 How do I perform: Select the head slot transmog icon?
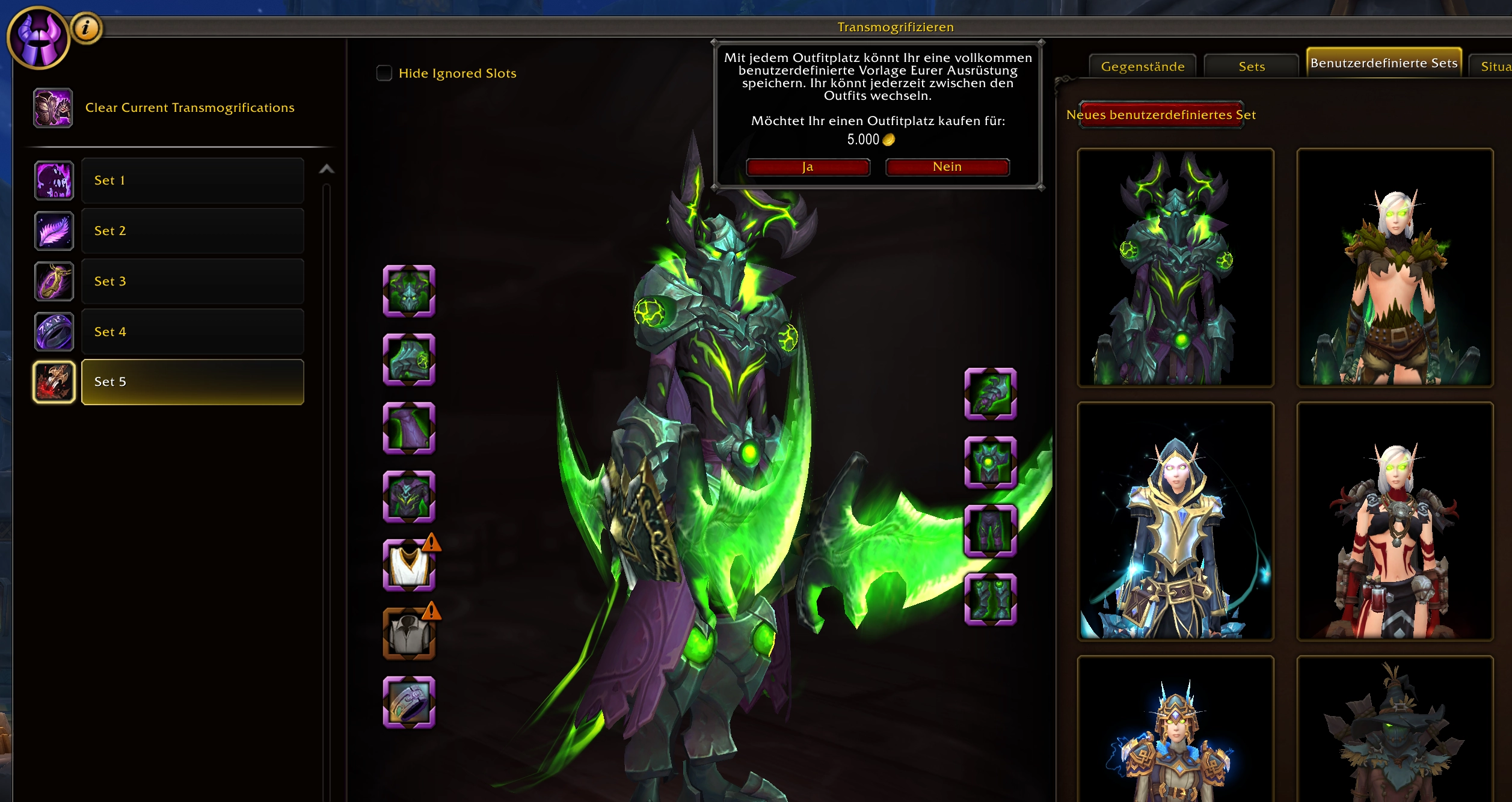409,293
